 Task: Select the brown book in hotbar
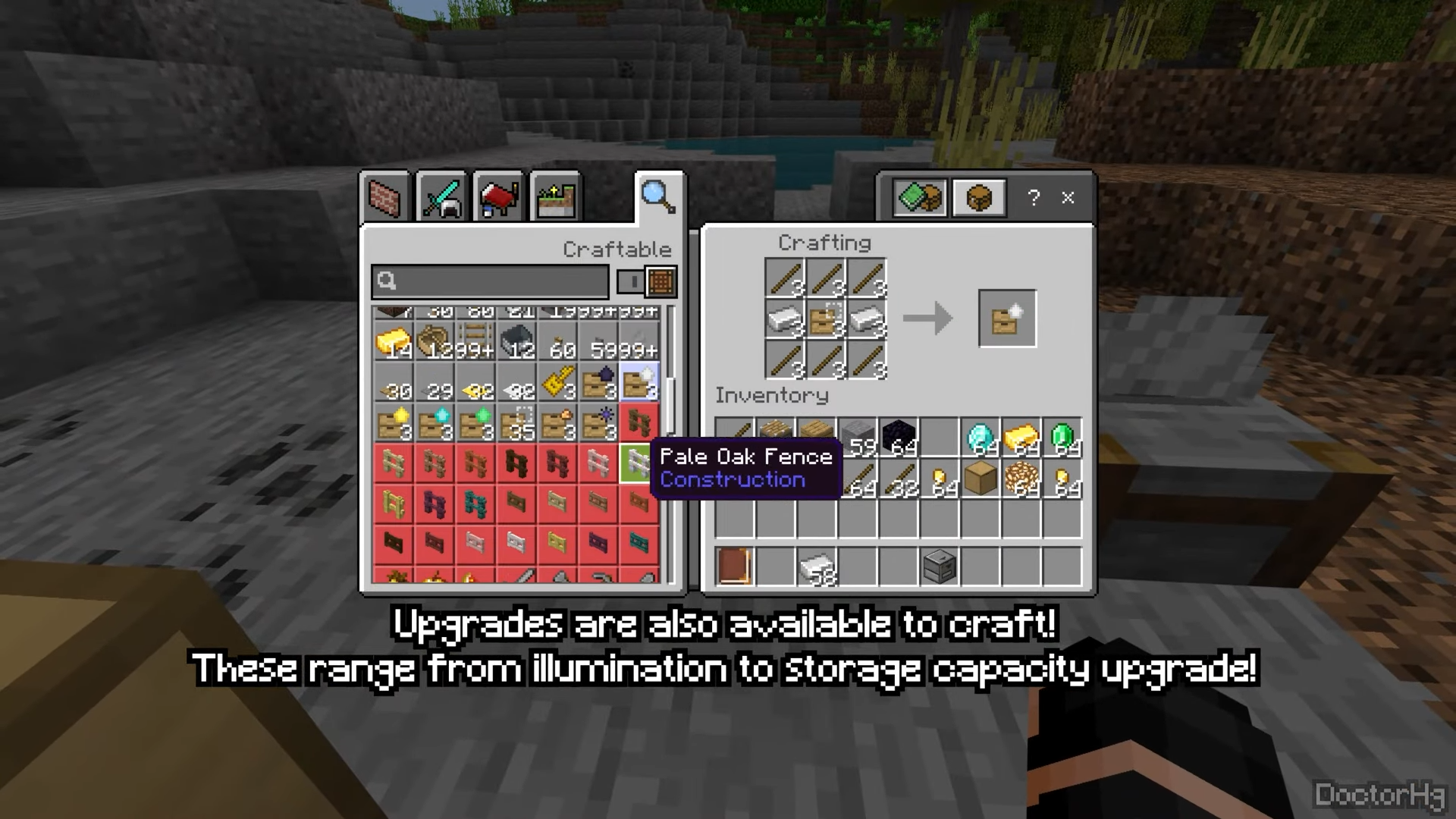(734, 566)
